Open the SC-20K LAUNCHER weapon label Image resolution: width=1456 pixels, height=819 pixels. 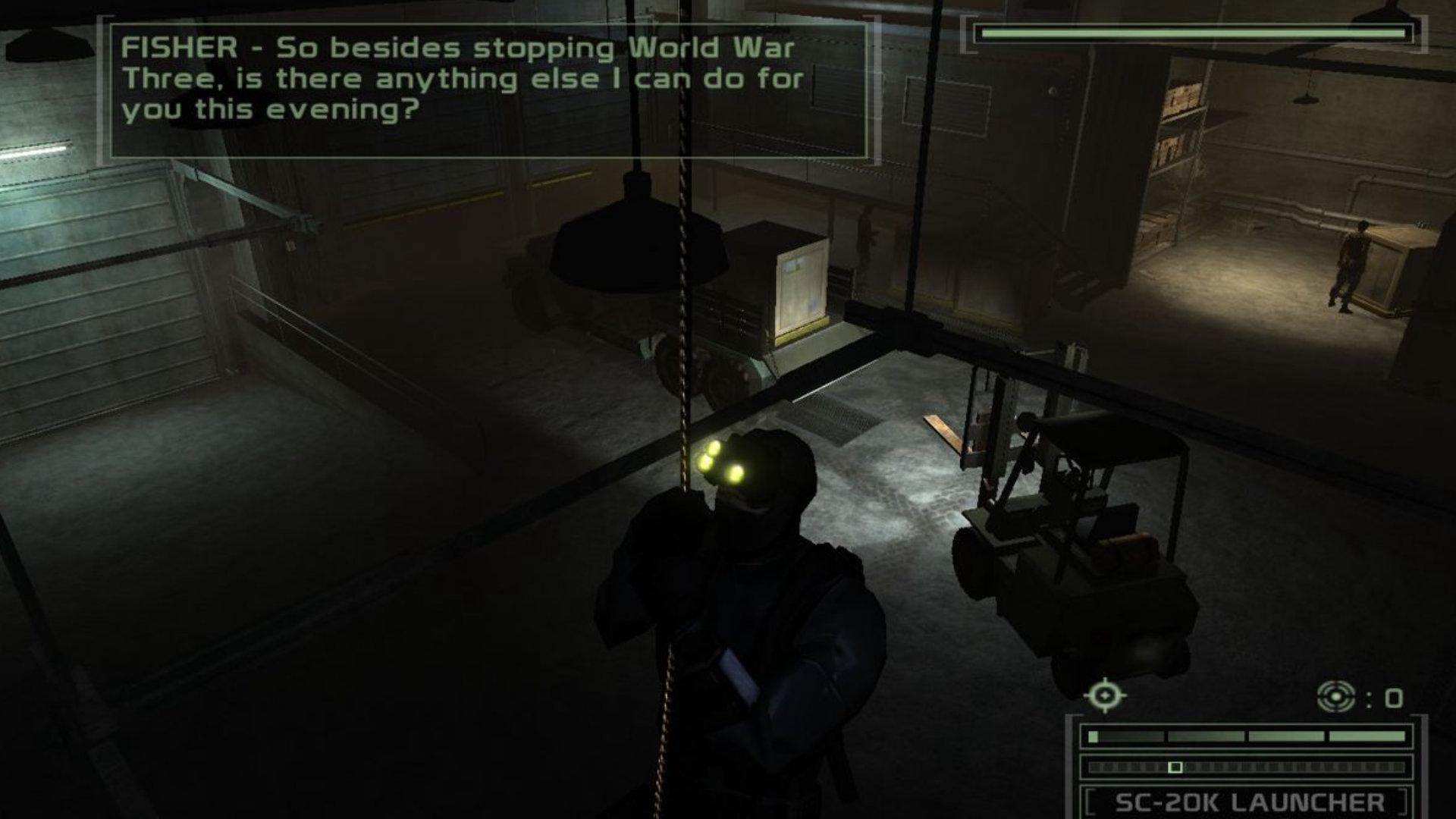click(x=1248, y=802)
